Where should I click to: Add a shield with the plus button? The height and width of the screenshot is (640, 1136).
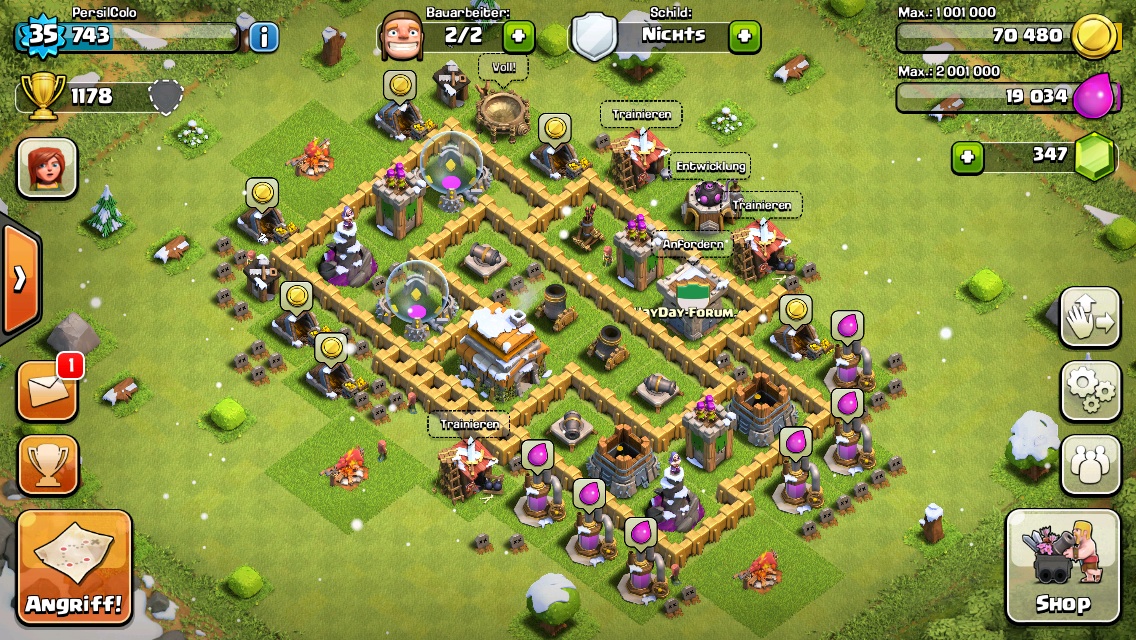[744, 37]
